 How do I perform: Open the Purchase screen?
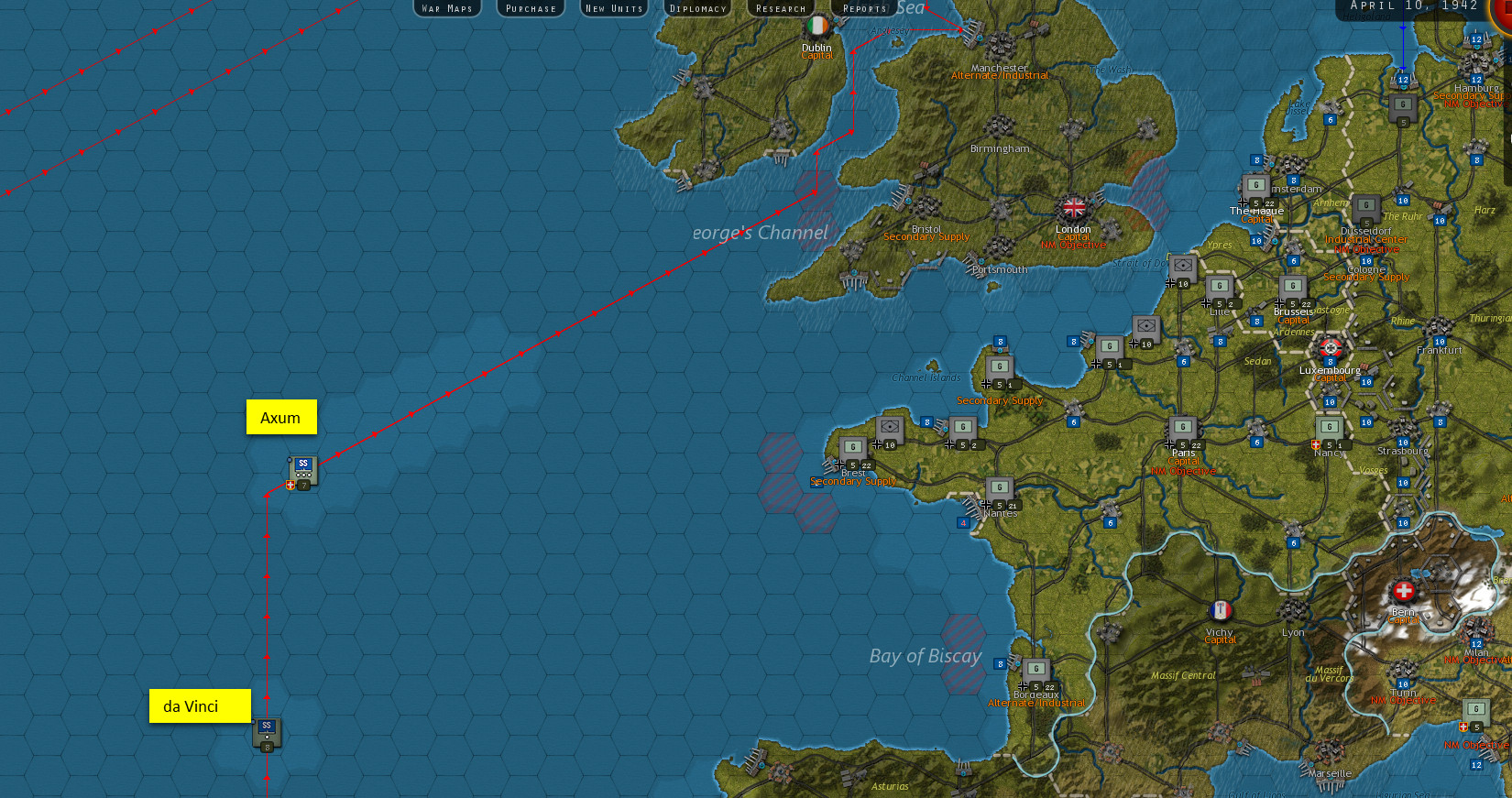[x=531, y=8]
